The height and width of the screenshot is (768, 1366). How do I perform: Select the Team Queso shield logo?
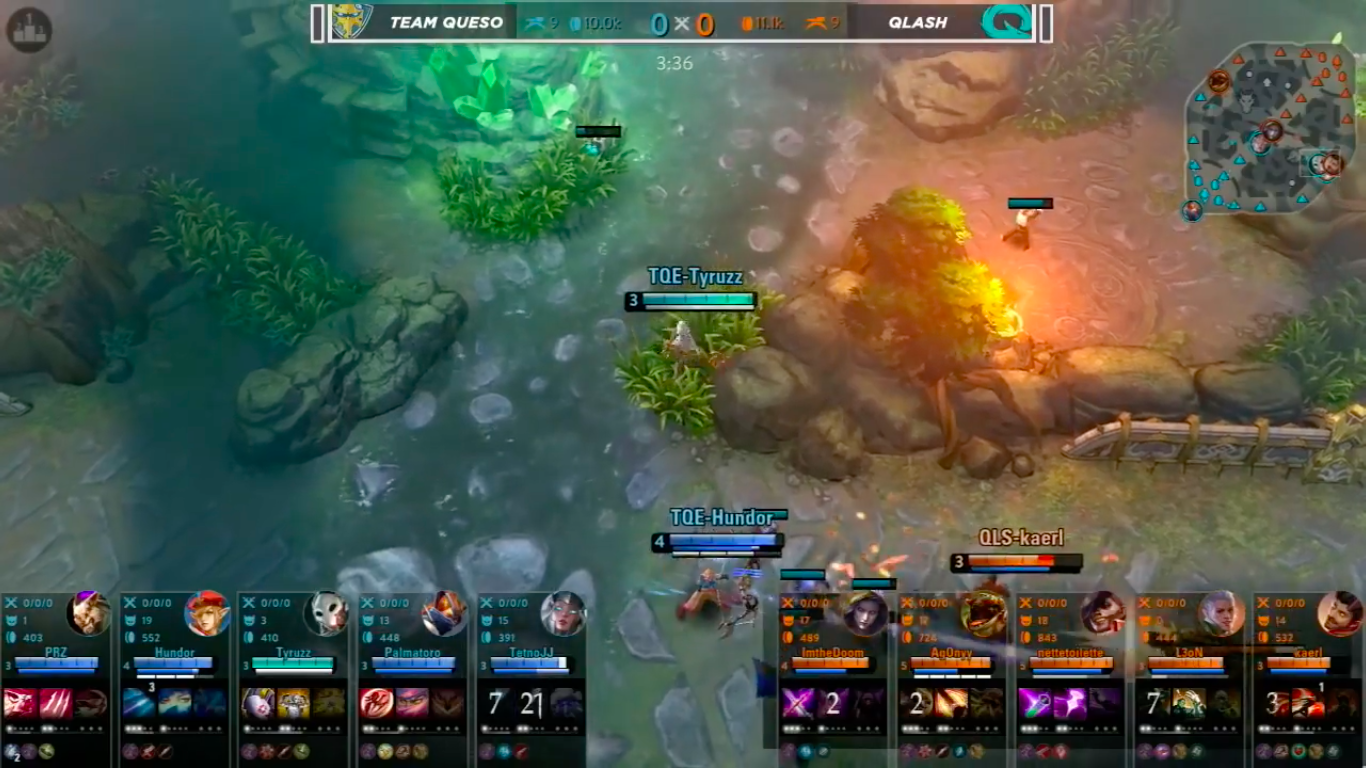click(351, 22)
